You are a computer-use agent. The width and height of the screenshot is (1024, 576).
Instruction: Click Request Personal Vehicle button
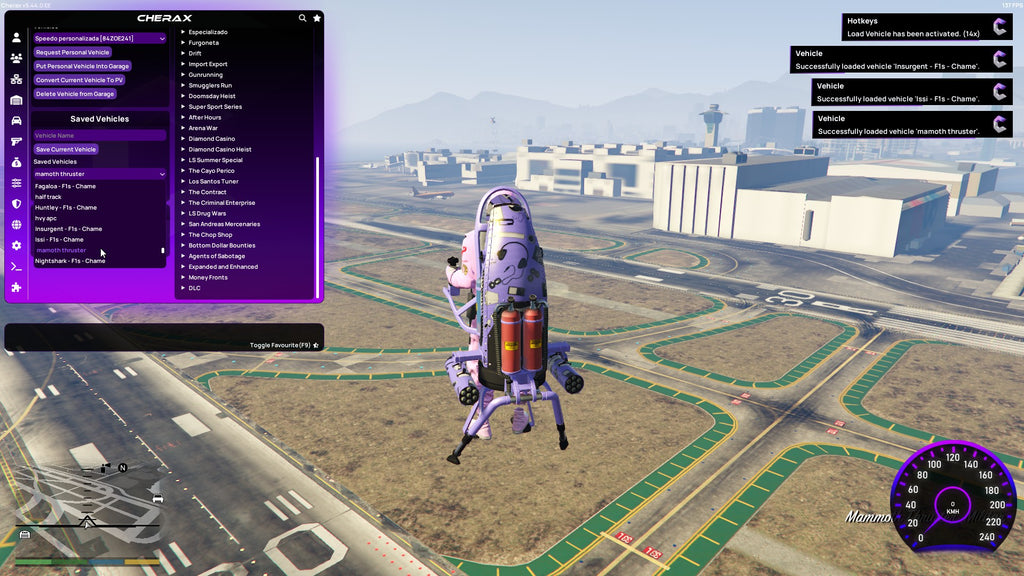pos(72,52)
